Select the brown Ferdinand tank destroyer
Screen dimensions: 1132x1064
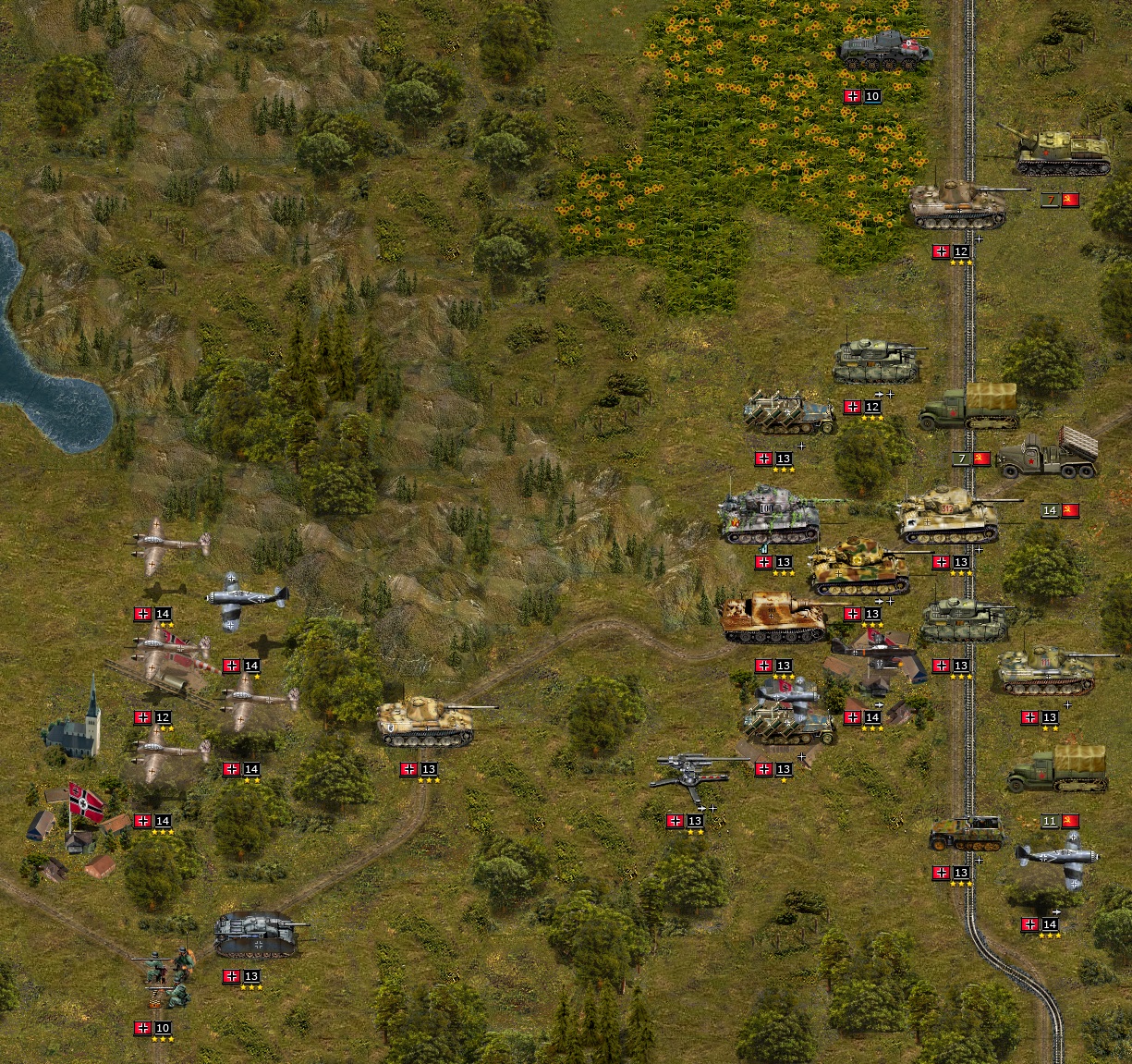click(x=774, y=618)
